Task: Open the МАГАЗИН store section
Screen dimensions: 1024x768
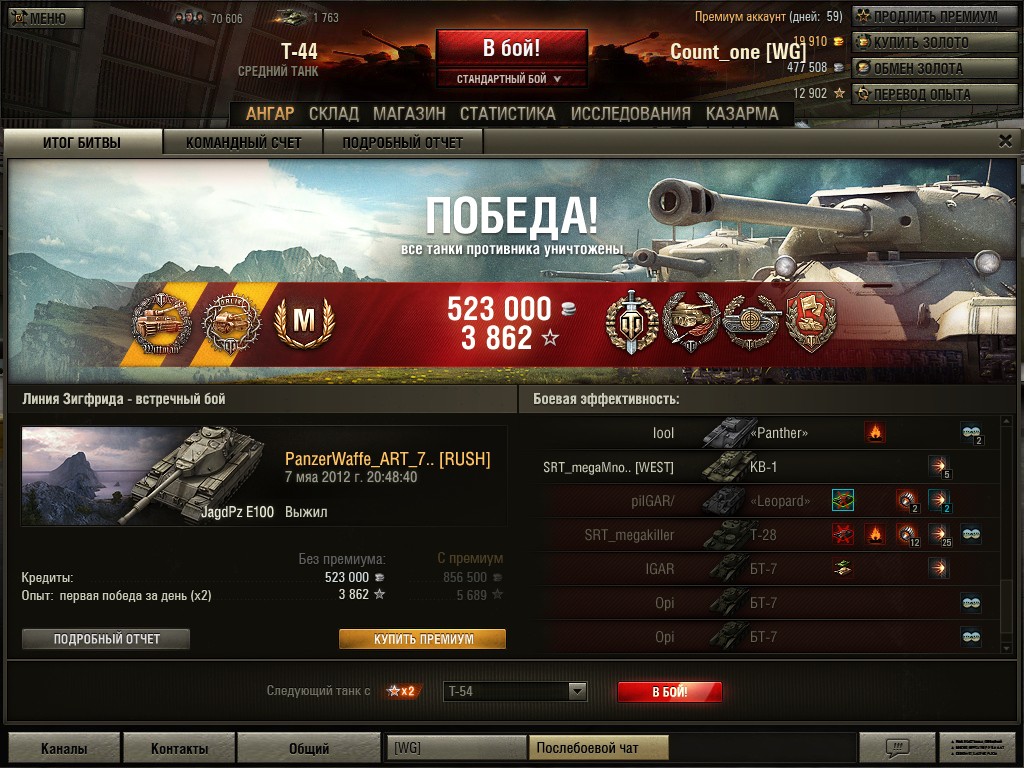Action: [409, 114]
